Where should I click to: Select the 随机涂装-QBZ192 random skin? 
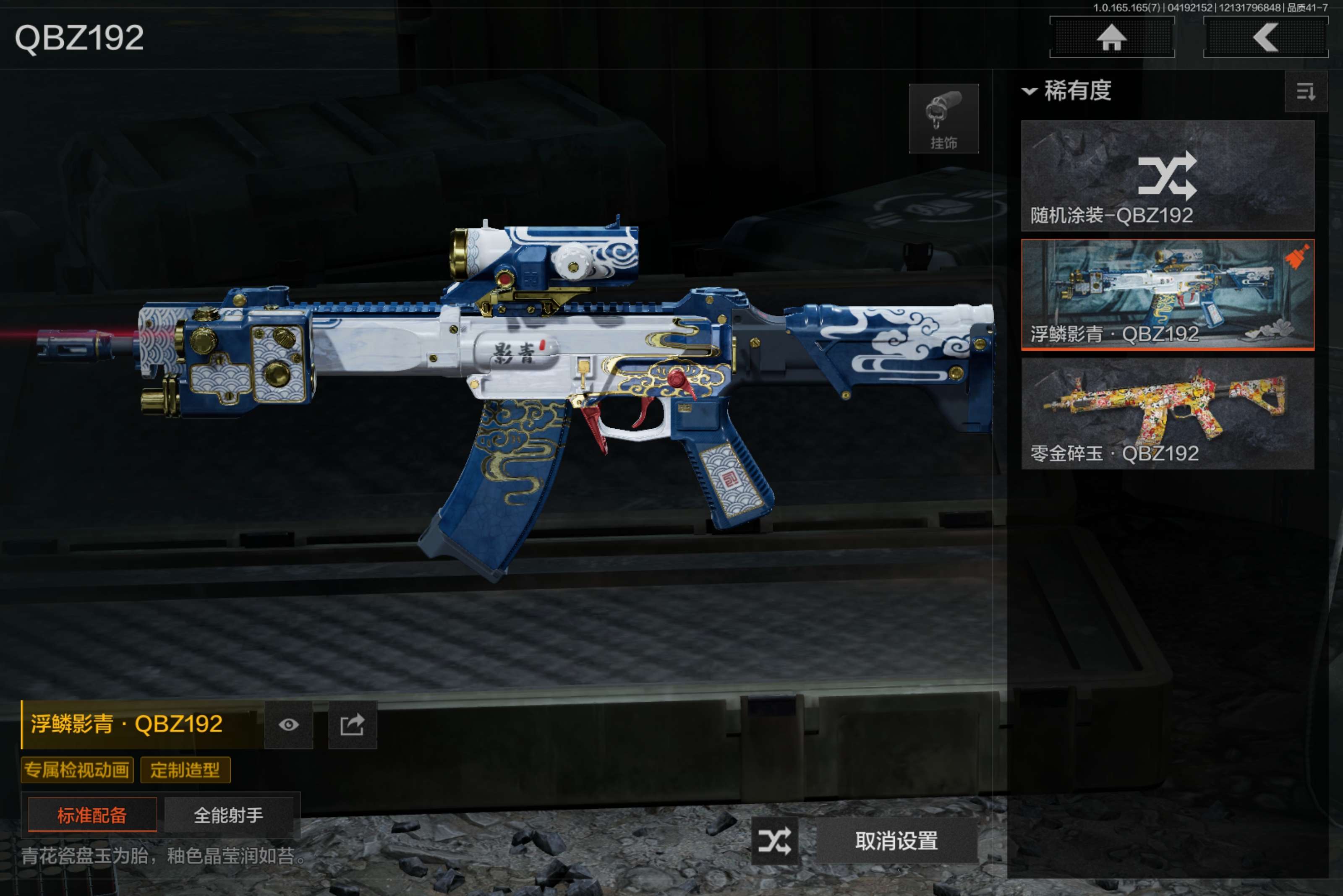[x=1167, y=175]
